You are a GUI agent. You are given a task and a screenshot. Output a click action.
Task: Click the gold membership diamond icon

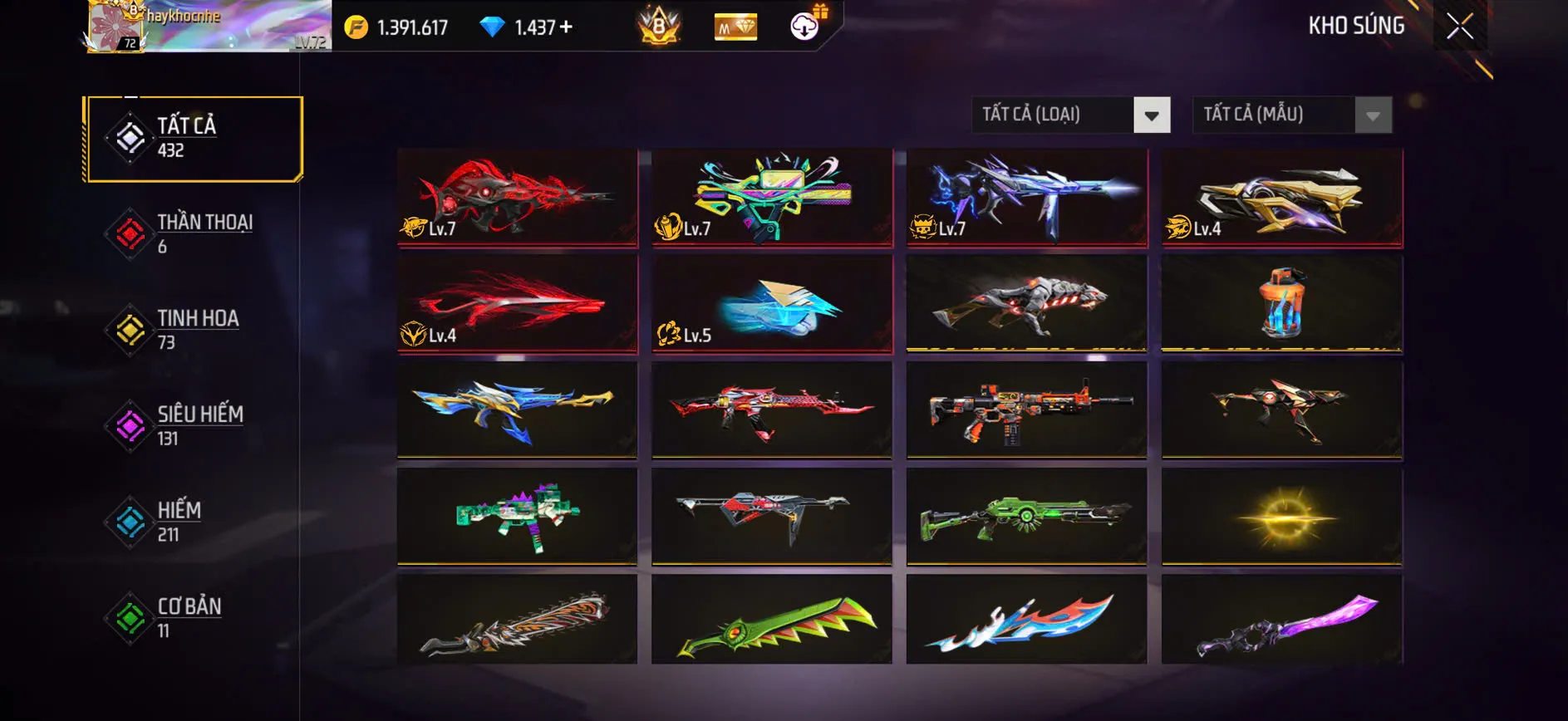pos(735,26)
